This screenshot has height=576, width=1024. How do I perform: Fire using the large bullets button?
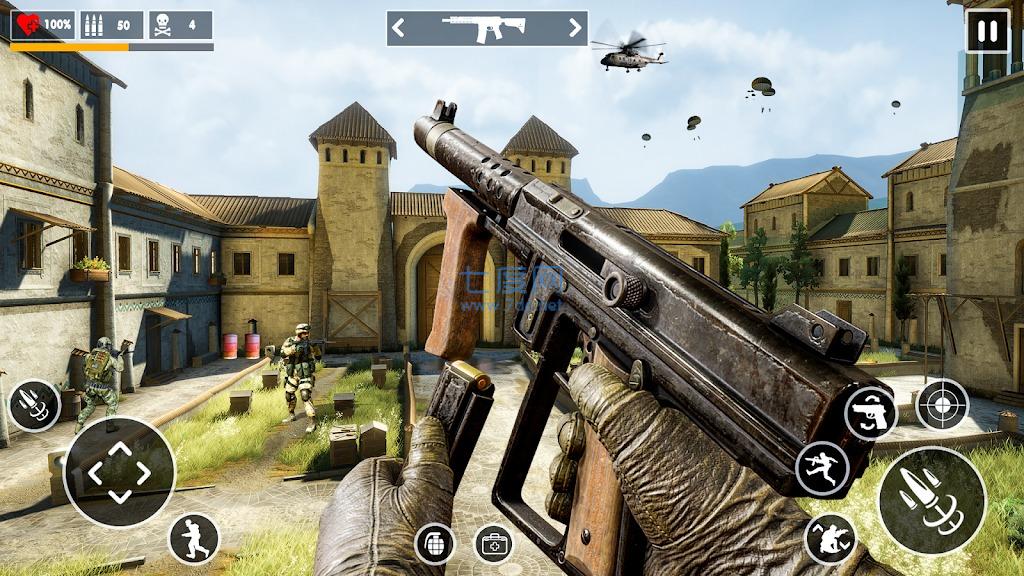[x=932, y=500]
